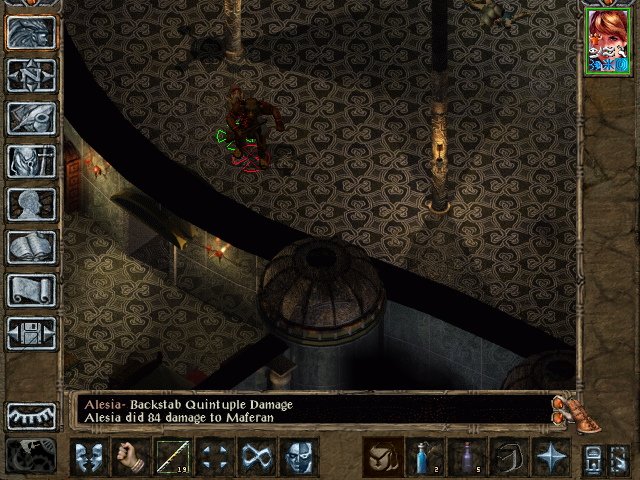Equip the ranged weapon with 19 ammo

click(x=173, y=457)
